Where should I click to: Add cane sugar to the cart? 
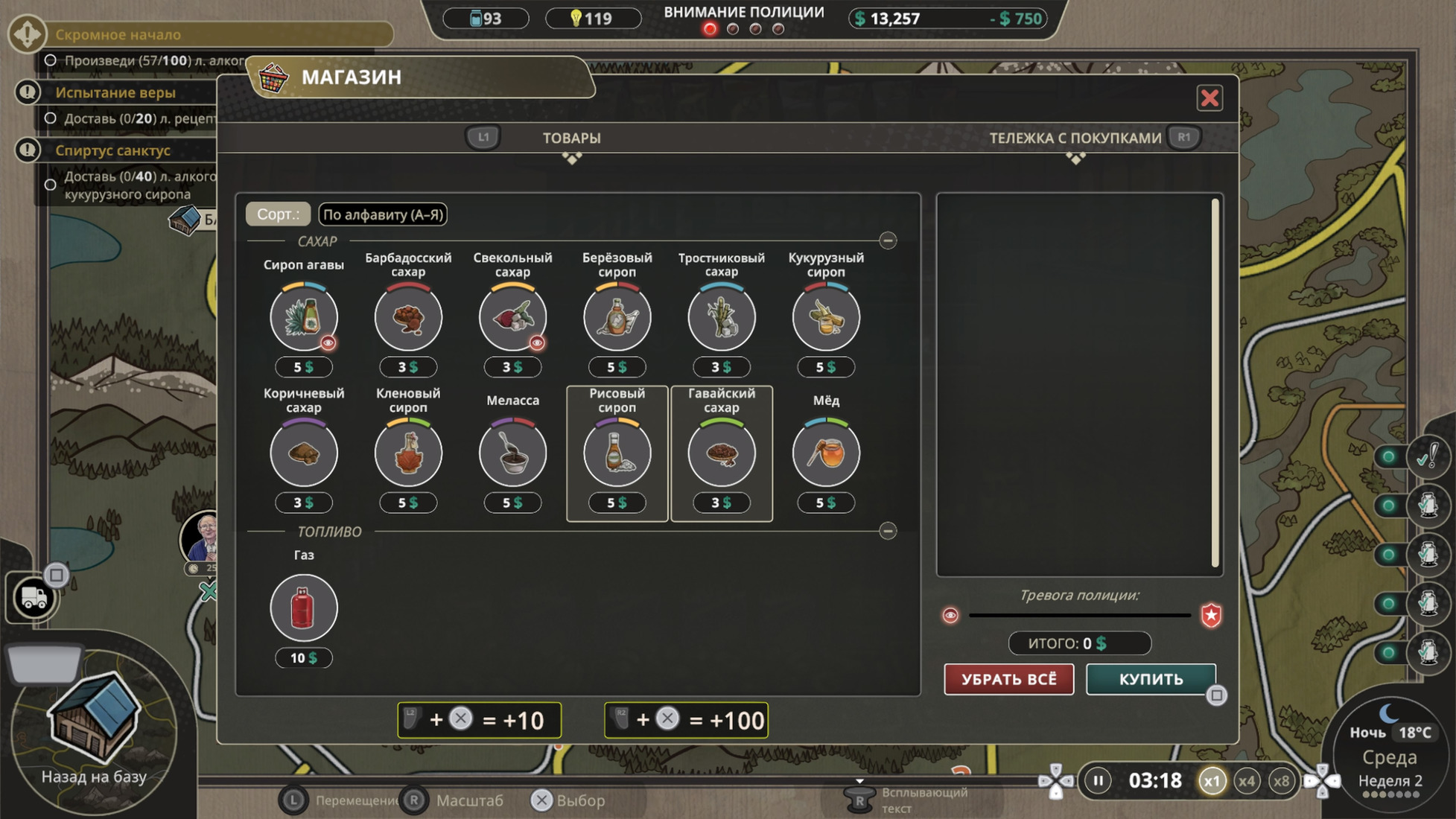(721, 318)
